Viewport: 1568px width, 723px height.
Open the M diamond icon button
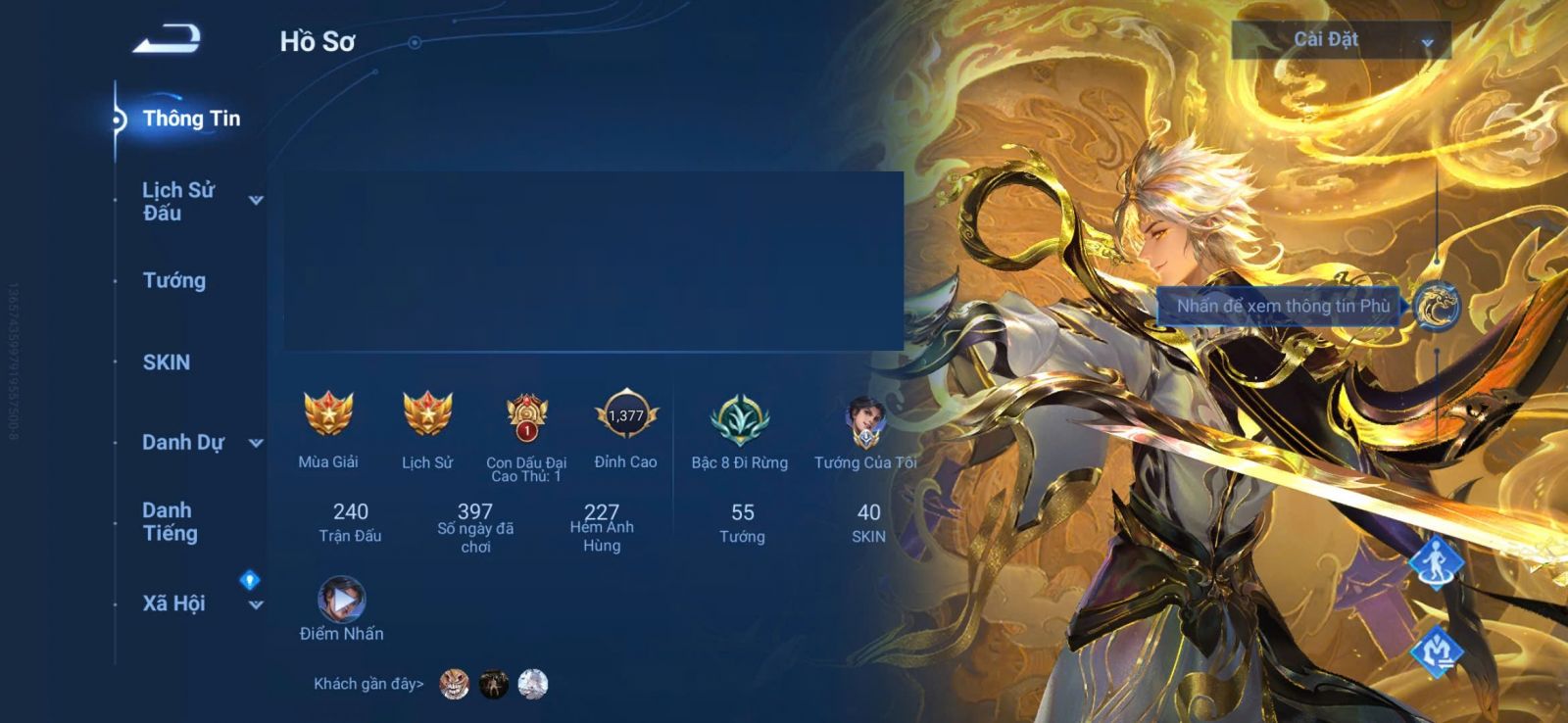pyautogui.click(x=1437, y=651)
